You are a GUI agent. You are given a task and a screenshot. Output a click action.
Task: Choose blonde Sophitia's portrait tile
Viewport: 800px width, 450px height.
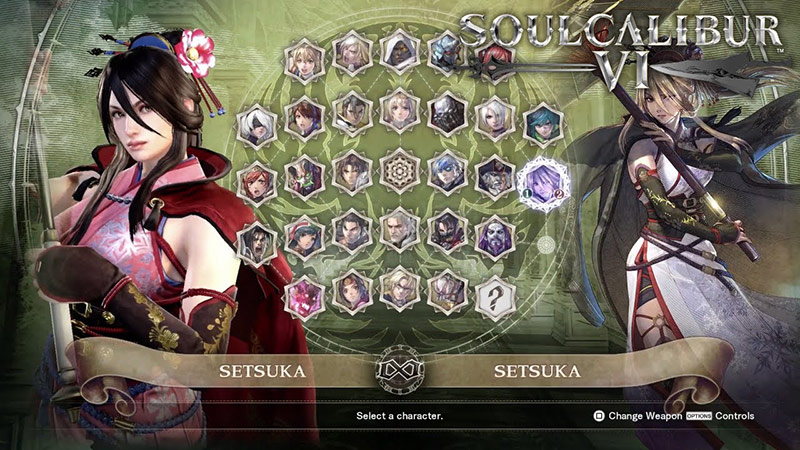point(304,58)
